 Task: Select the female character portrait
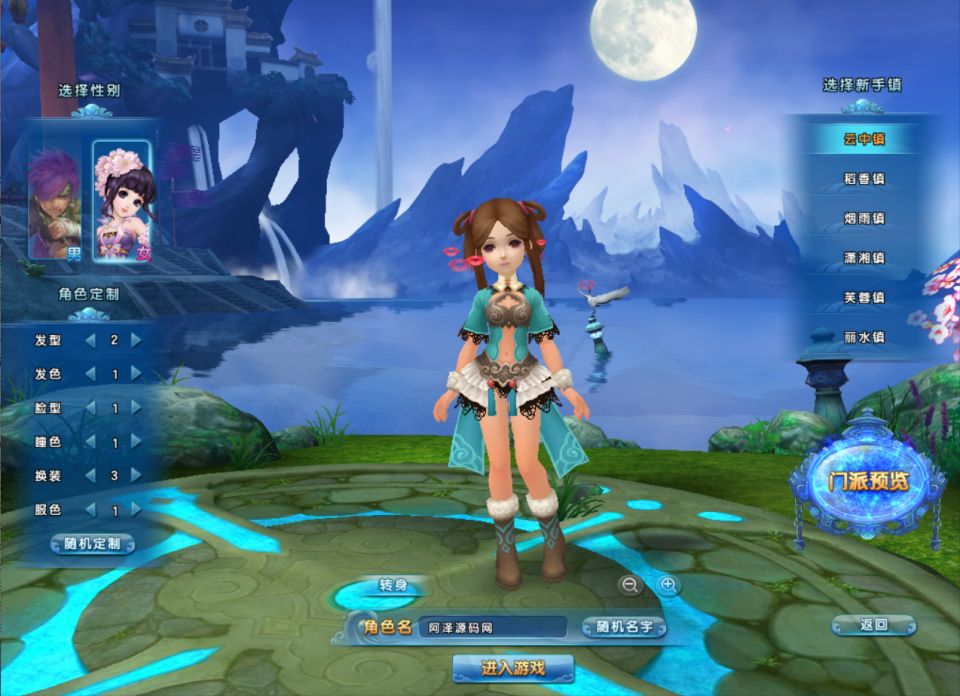[123, 200]
